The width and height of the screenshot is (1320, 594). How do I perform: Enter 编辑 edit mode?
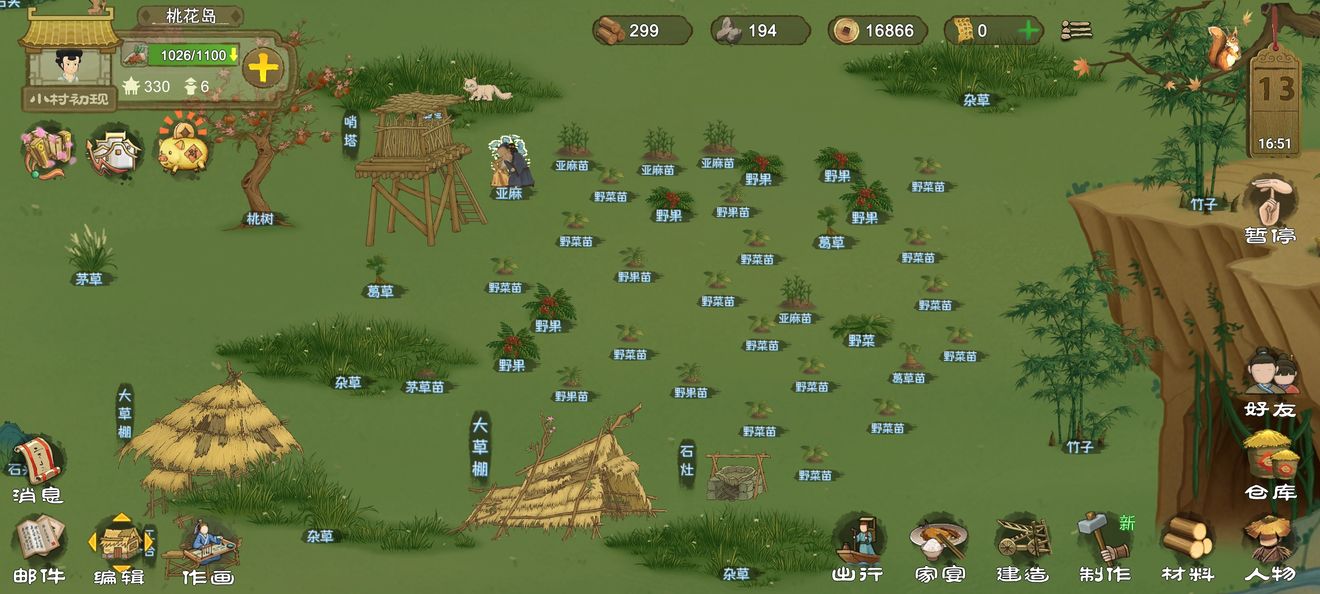point(119,548)
